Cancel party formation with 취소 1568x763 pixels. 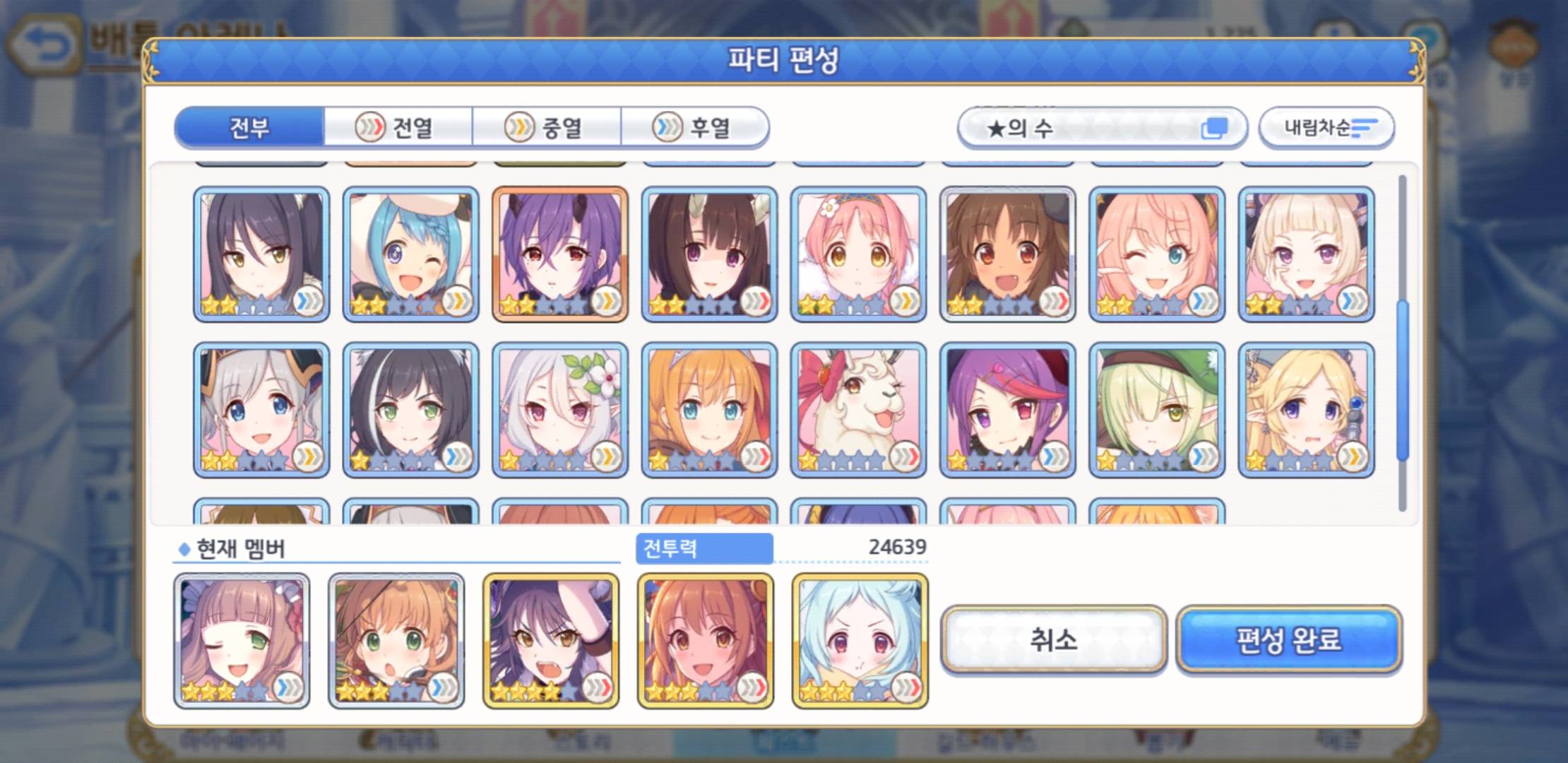[1053, 640]
